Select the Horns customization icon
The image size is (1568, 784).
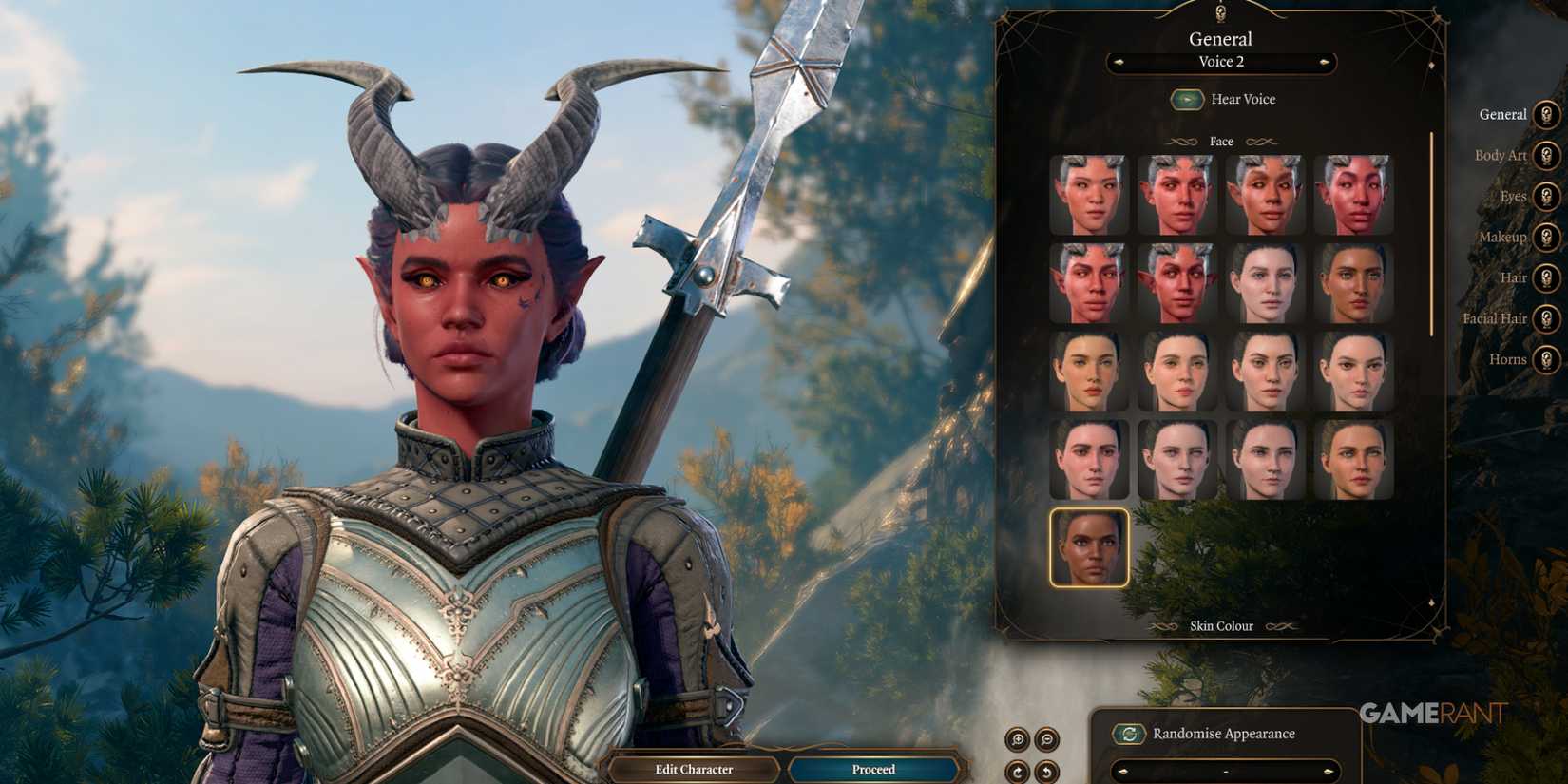(1546, 359)
